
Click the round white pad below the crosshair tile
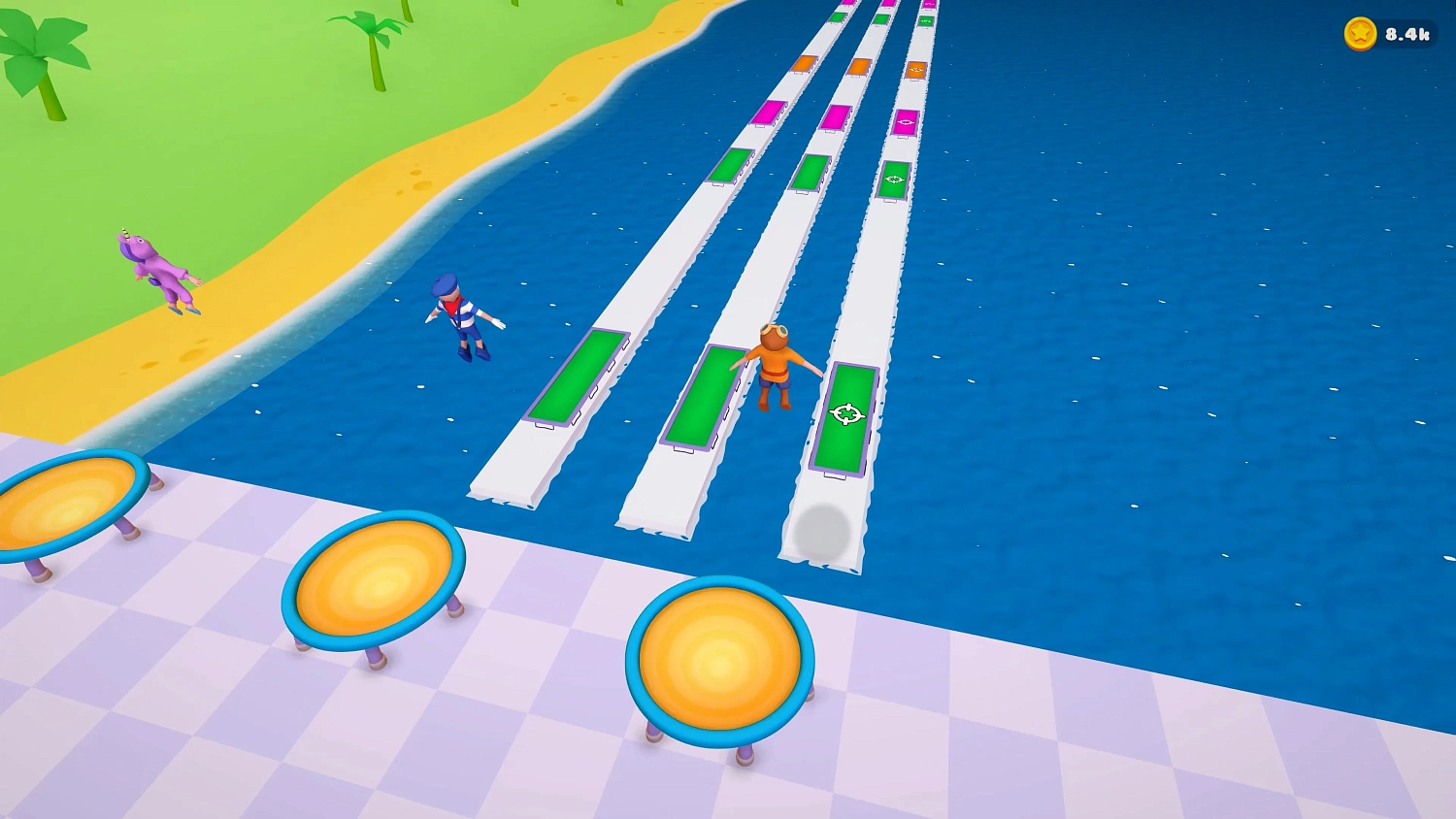[x=824, y=533]
